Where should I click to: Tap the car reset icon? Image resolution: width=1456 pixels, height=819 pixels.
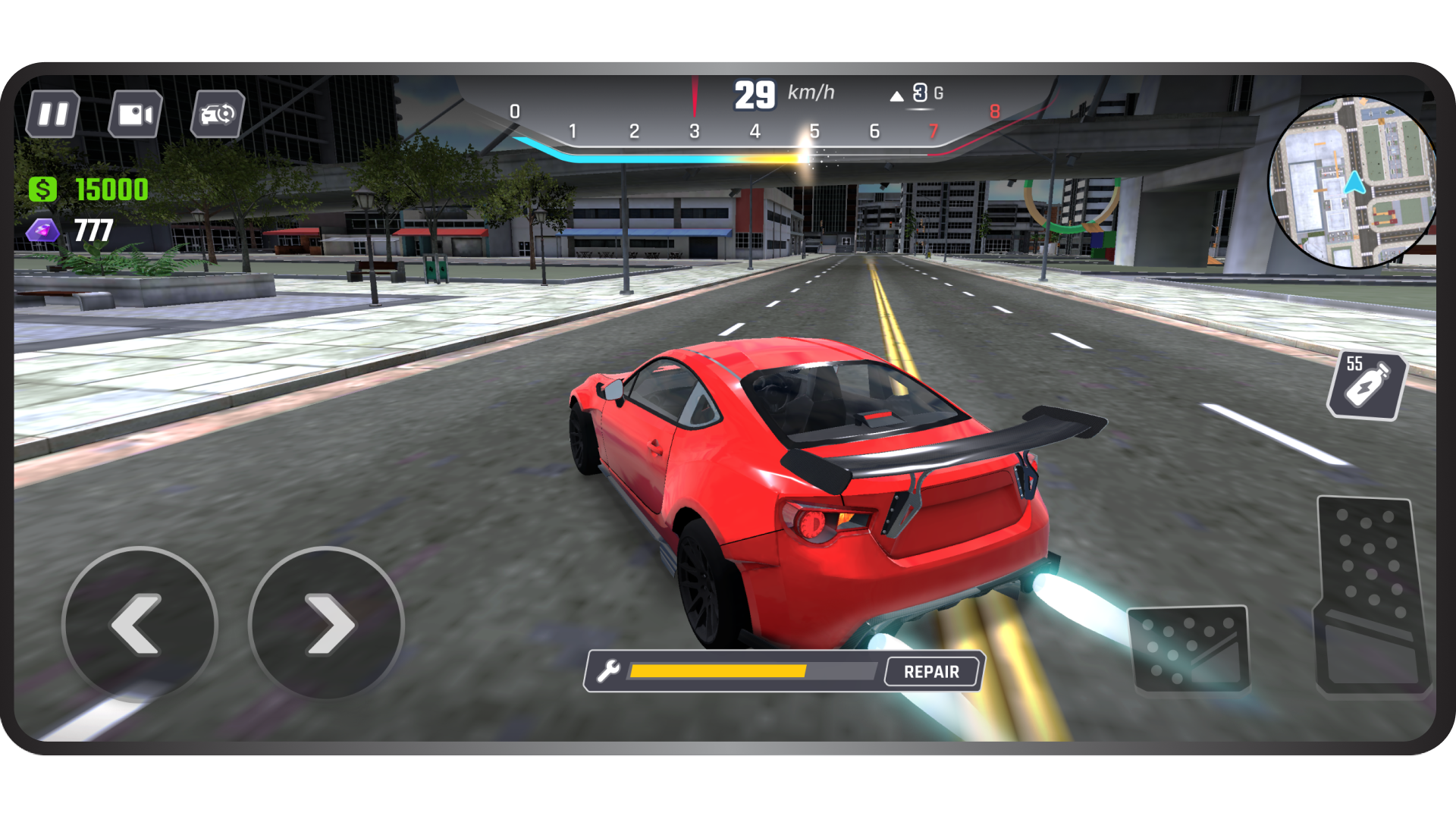pos(218,115)
